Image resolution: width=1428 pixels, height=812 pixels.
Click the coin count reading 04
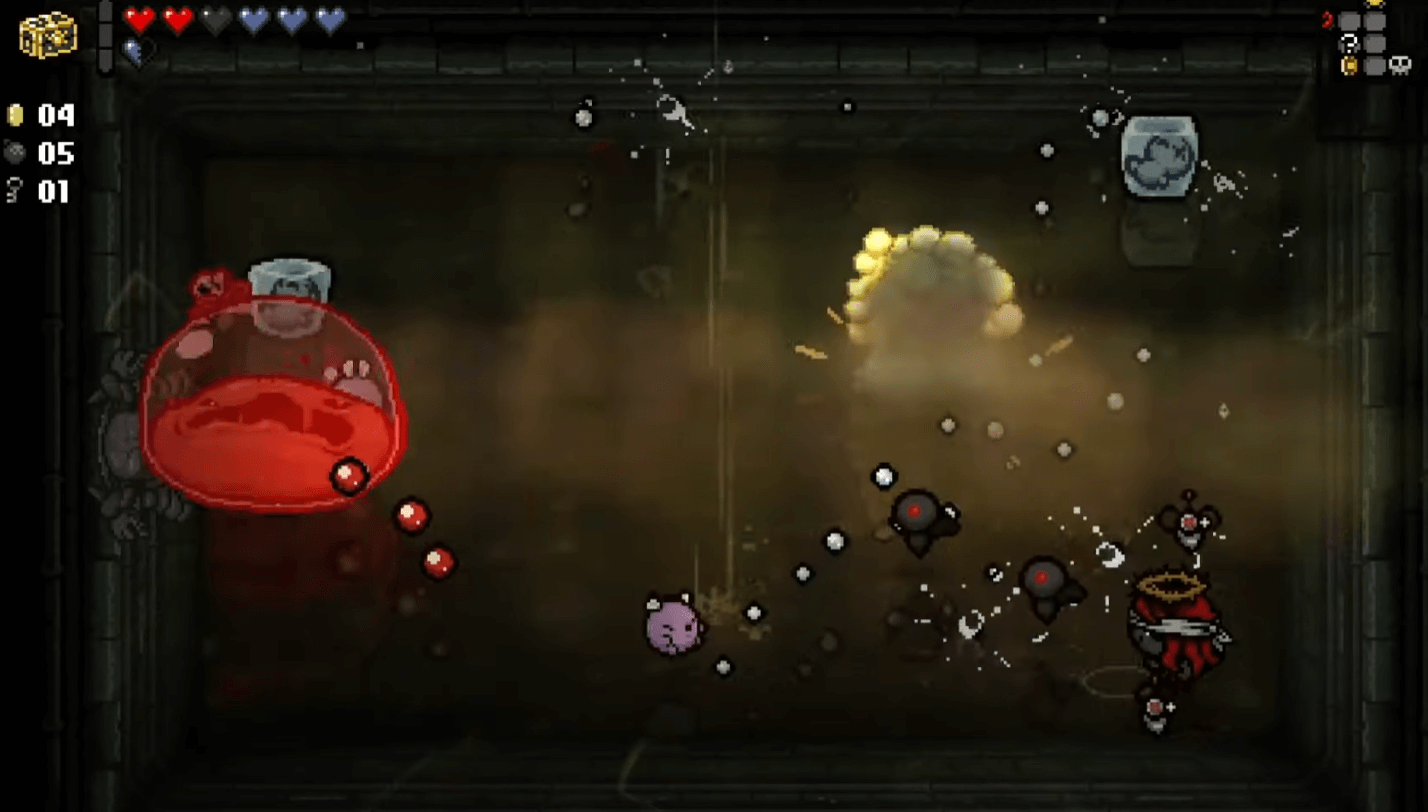tap(55, 116)
